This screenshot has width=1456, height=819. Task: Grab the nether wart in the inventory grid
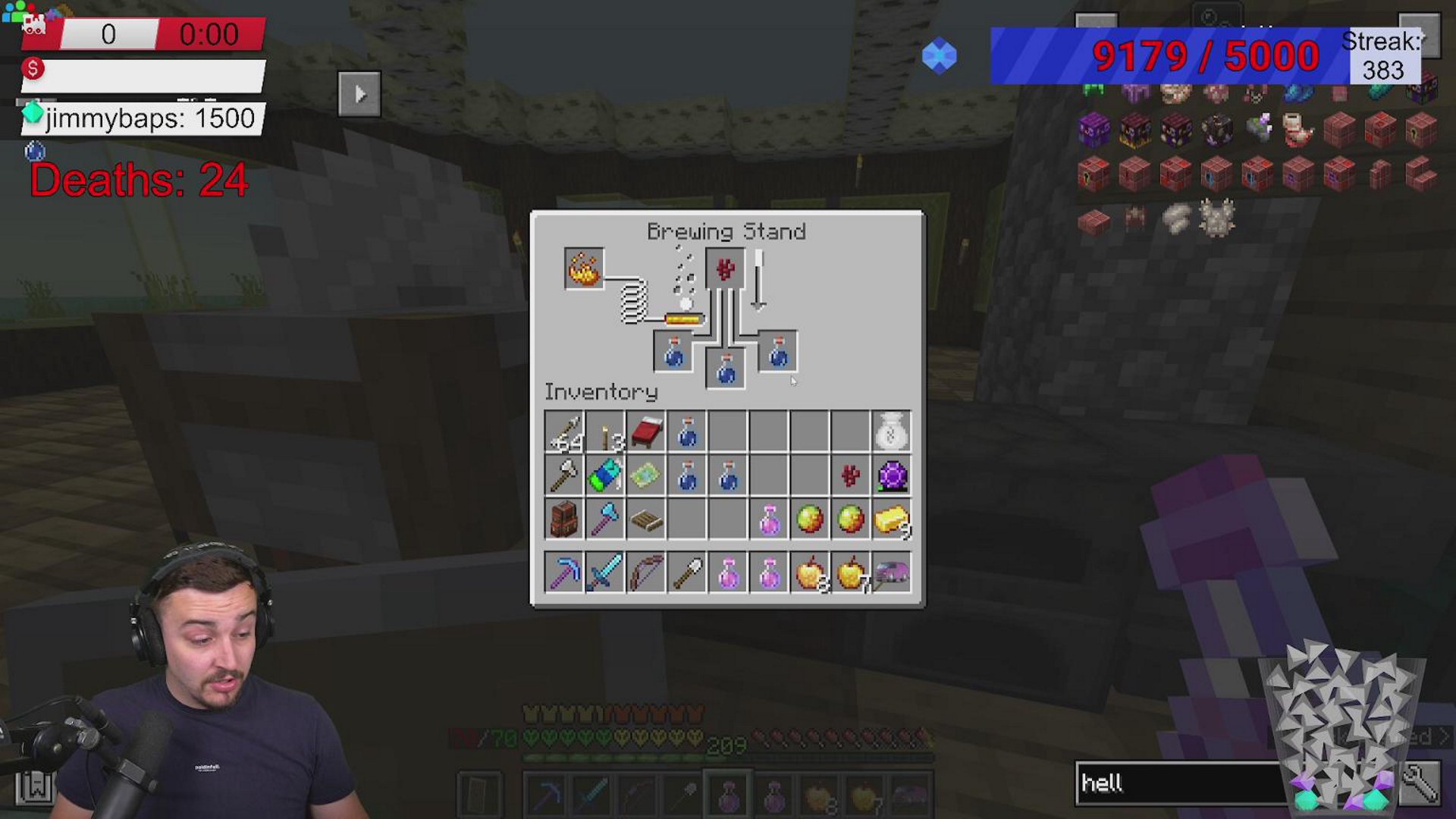coord(850,476)
